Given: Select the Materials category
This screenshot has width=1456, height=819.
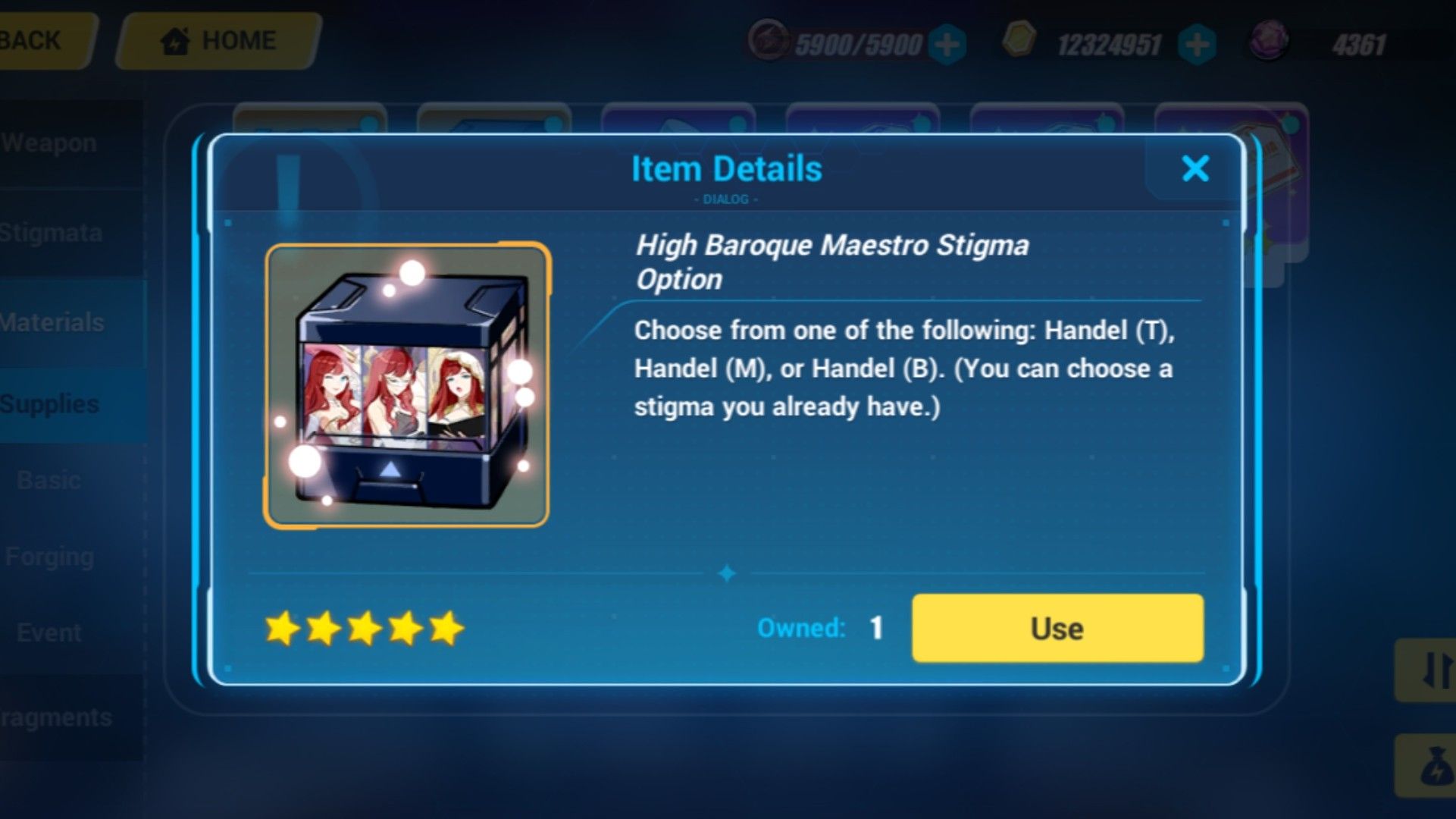Looking at the screenshot, I should 52,322.
